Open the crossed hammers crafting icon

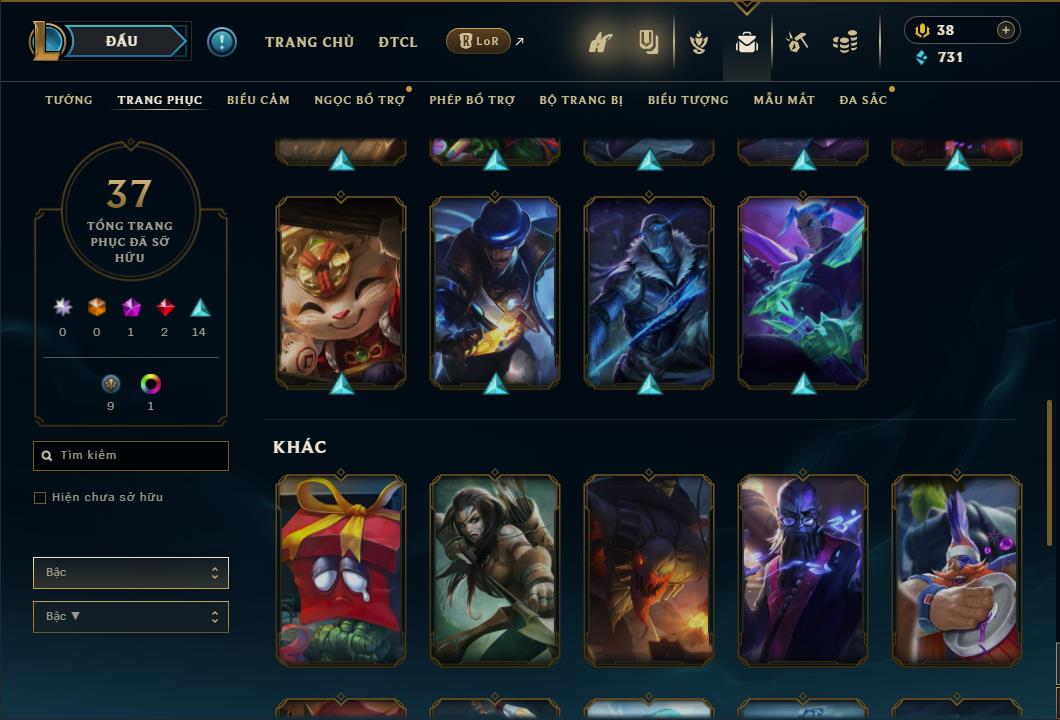click(x=797, y=42)
